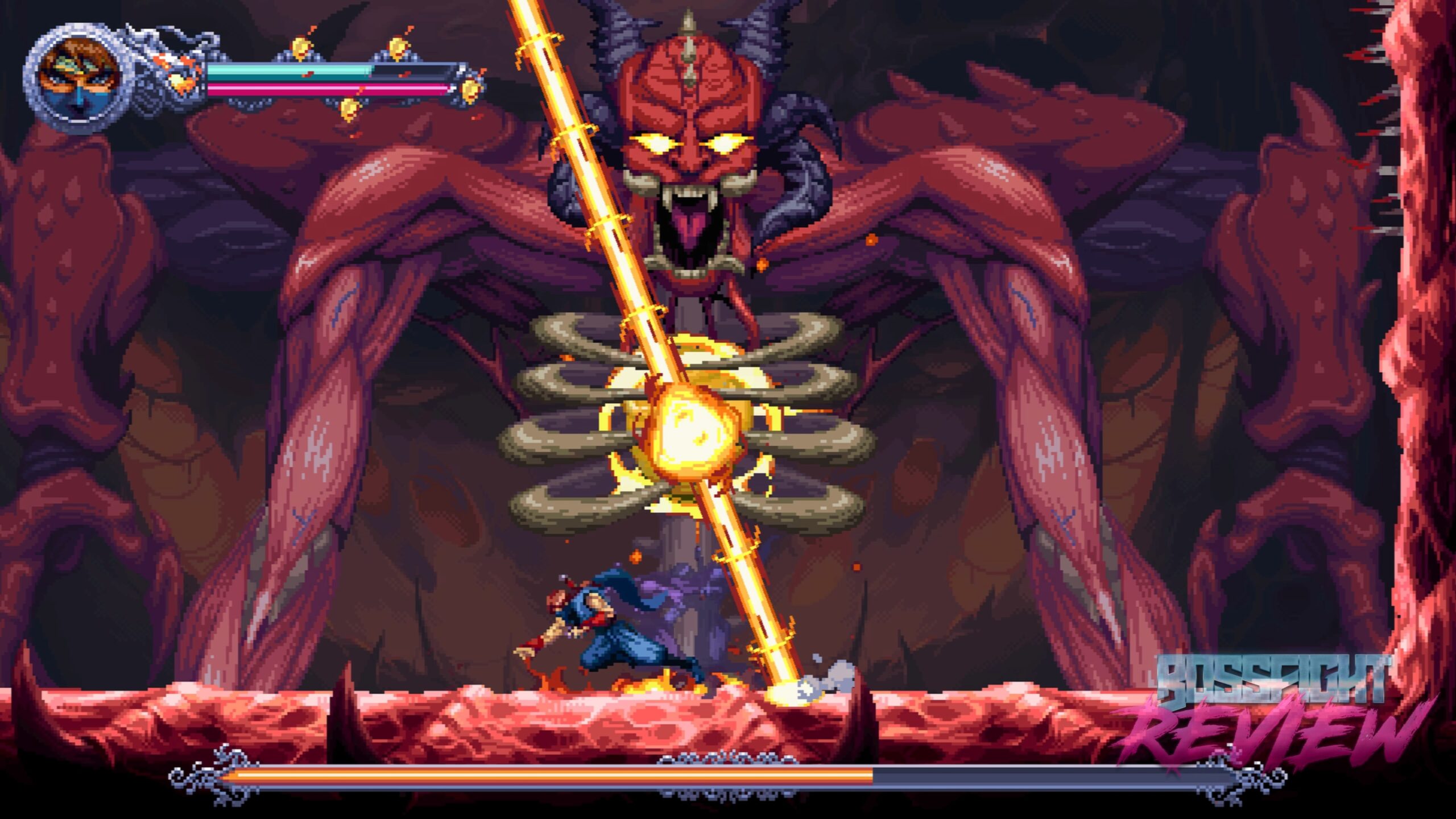Click the masked ninja character portrait
The height and width of the screenshot is (819, 1456).
click(x=80, y=79)
